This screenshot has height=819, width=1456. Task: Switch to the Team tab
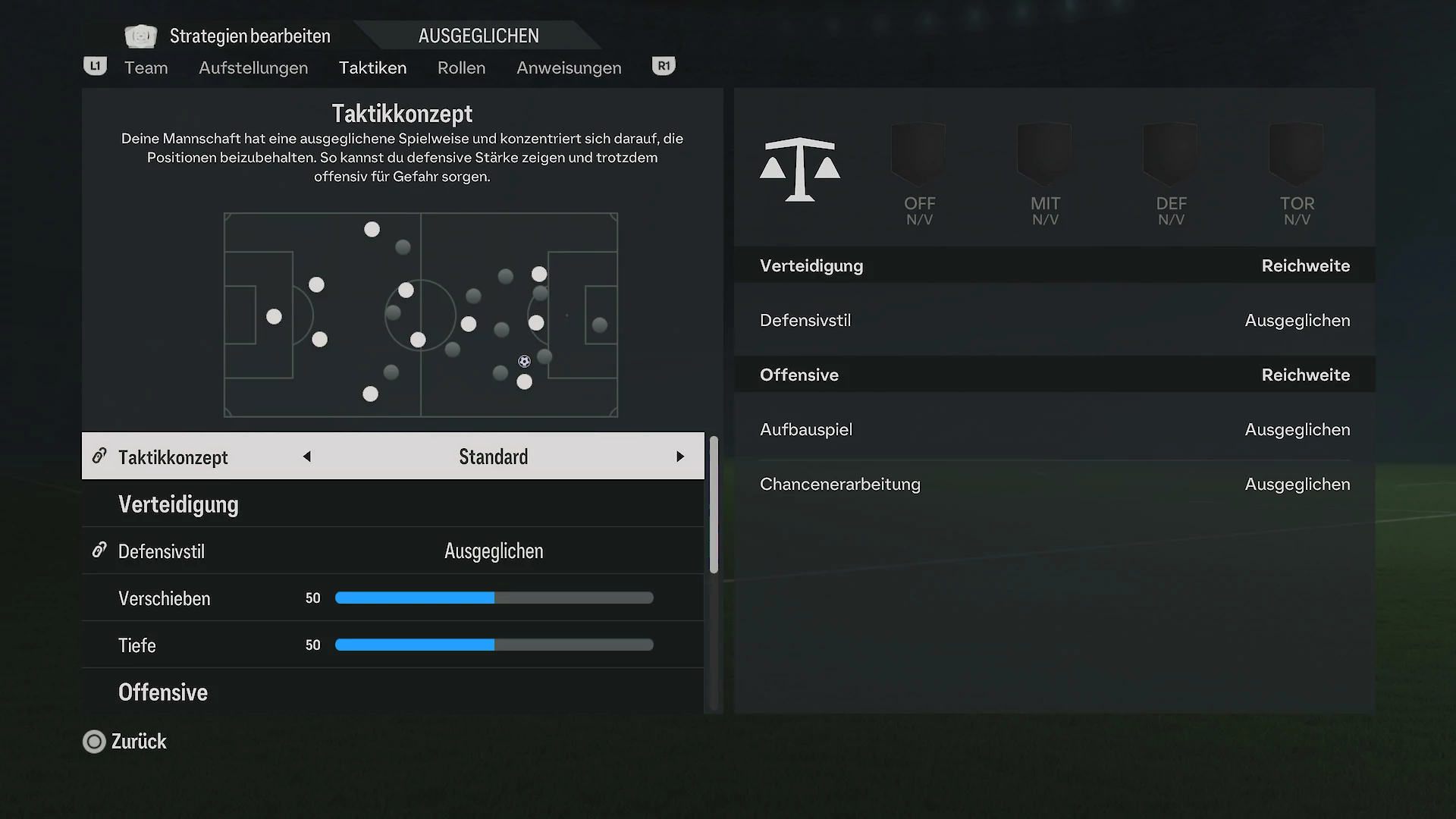coord(146,68)
